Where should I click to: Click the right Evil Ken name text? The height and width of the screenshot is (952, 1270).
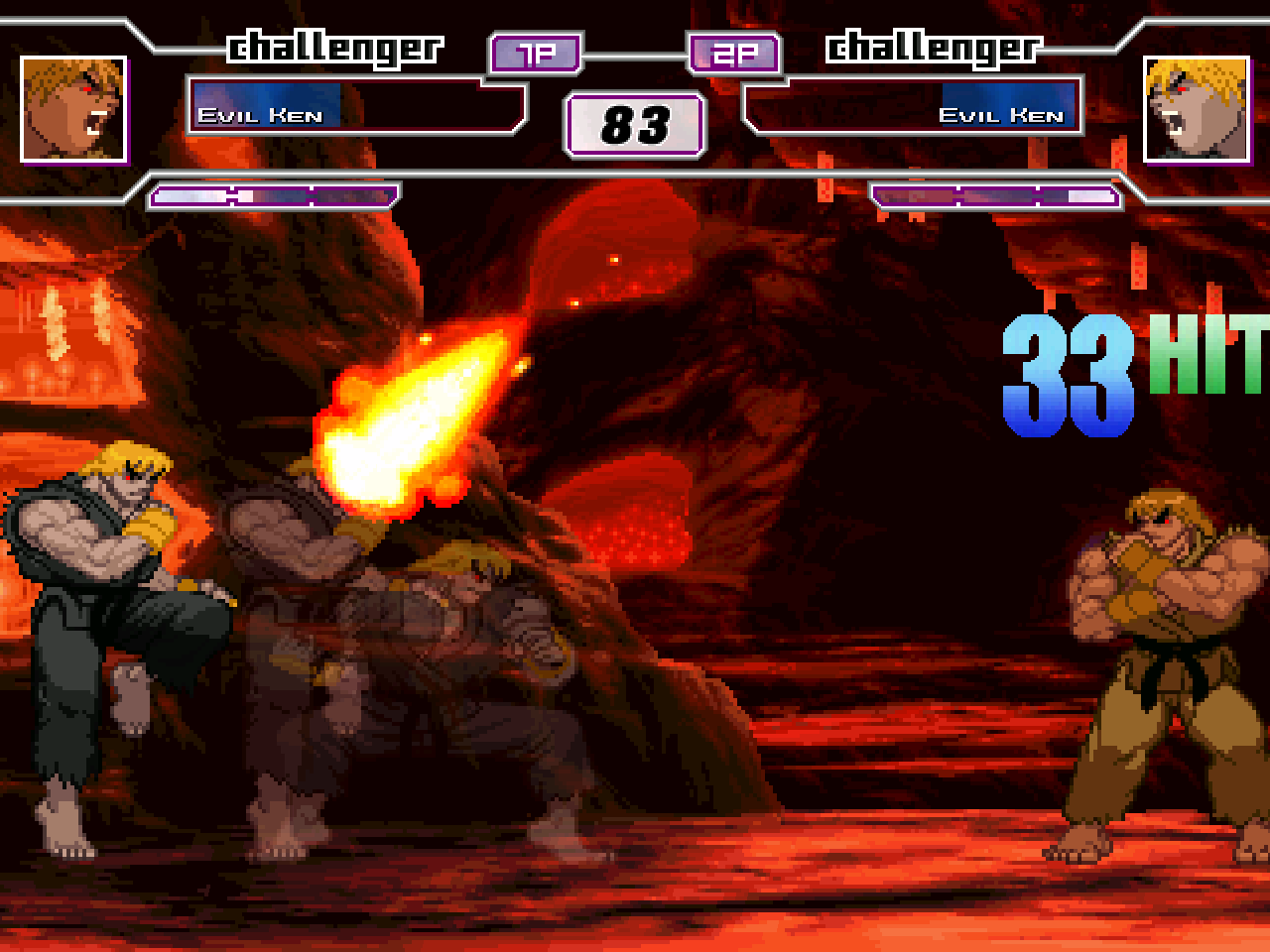pos(1005,114)
